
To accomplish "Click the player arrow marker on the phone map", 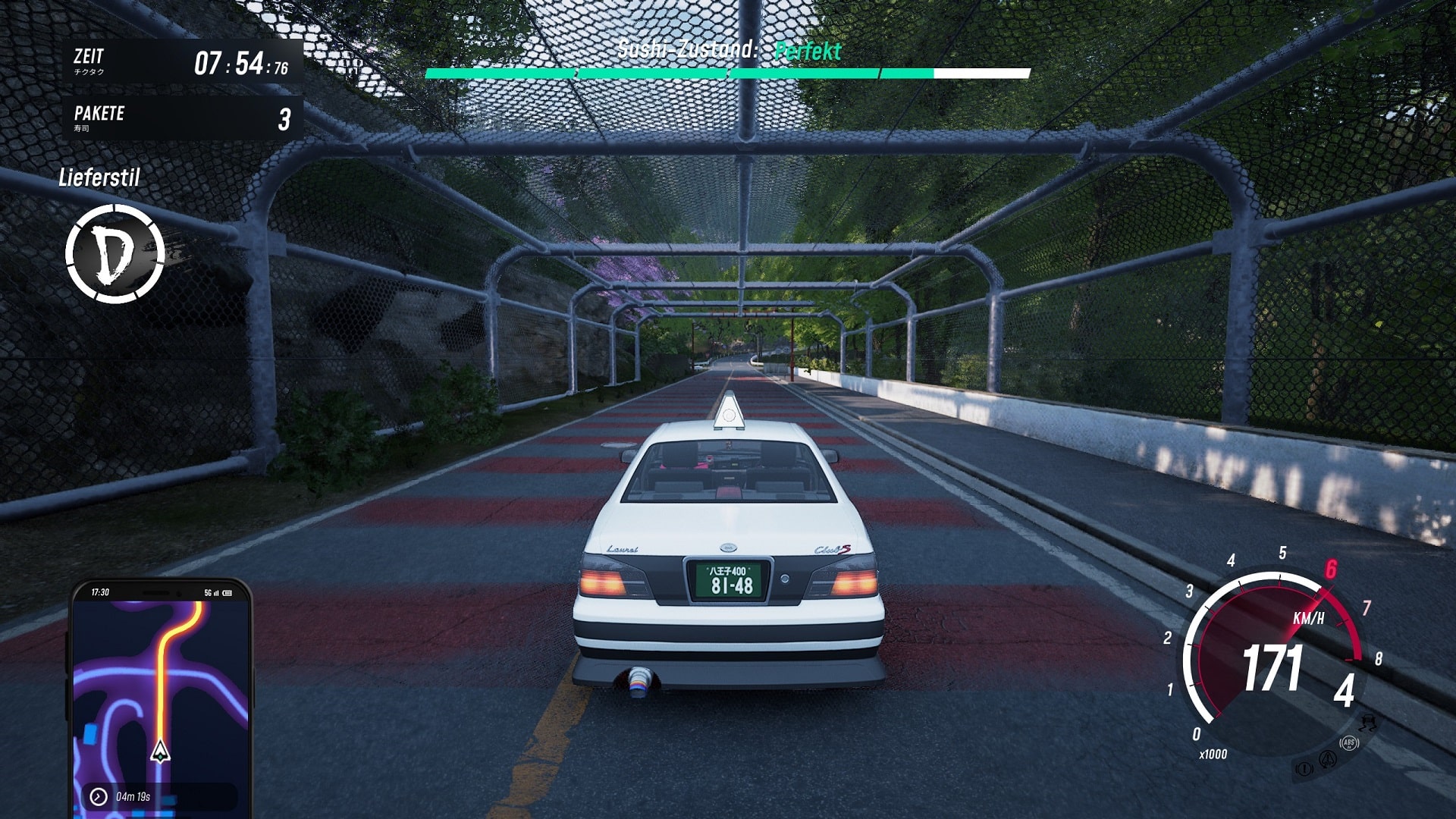I will (x=160, y=752).
